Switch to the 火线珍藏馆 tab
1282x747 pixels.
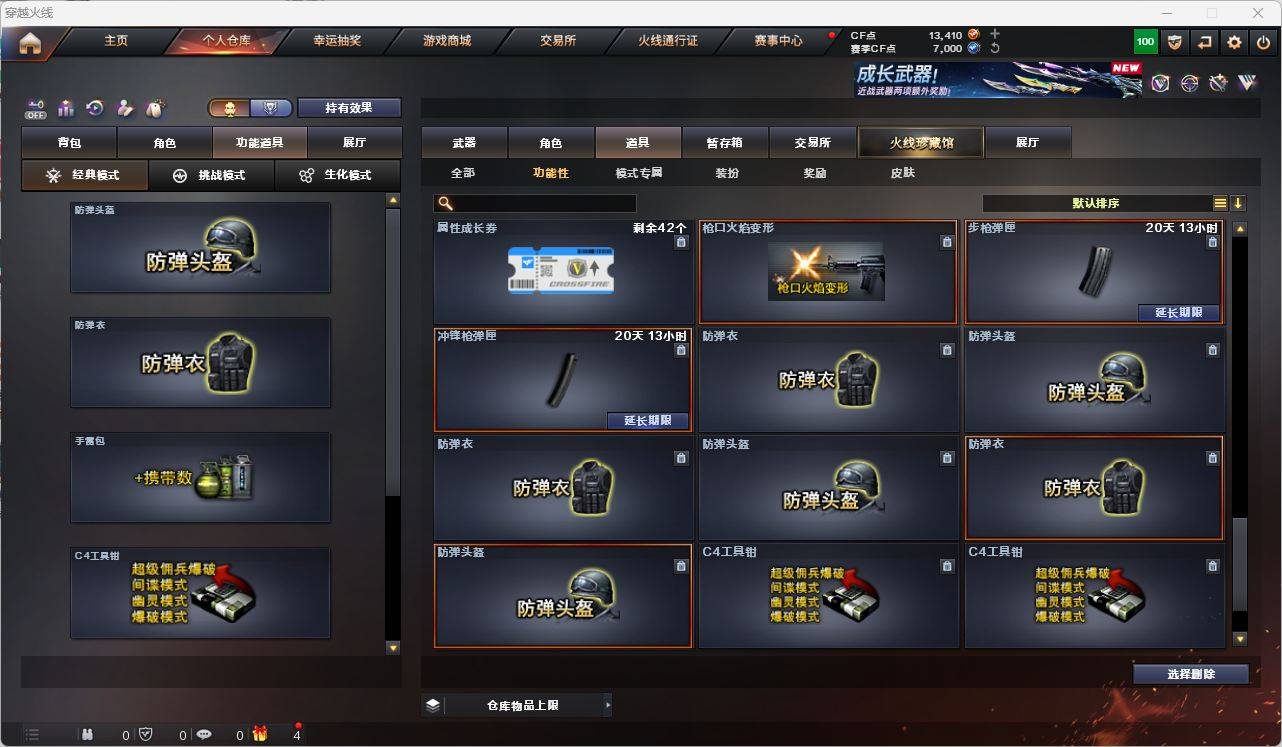click(919, 142)
